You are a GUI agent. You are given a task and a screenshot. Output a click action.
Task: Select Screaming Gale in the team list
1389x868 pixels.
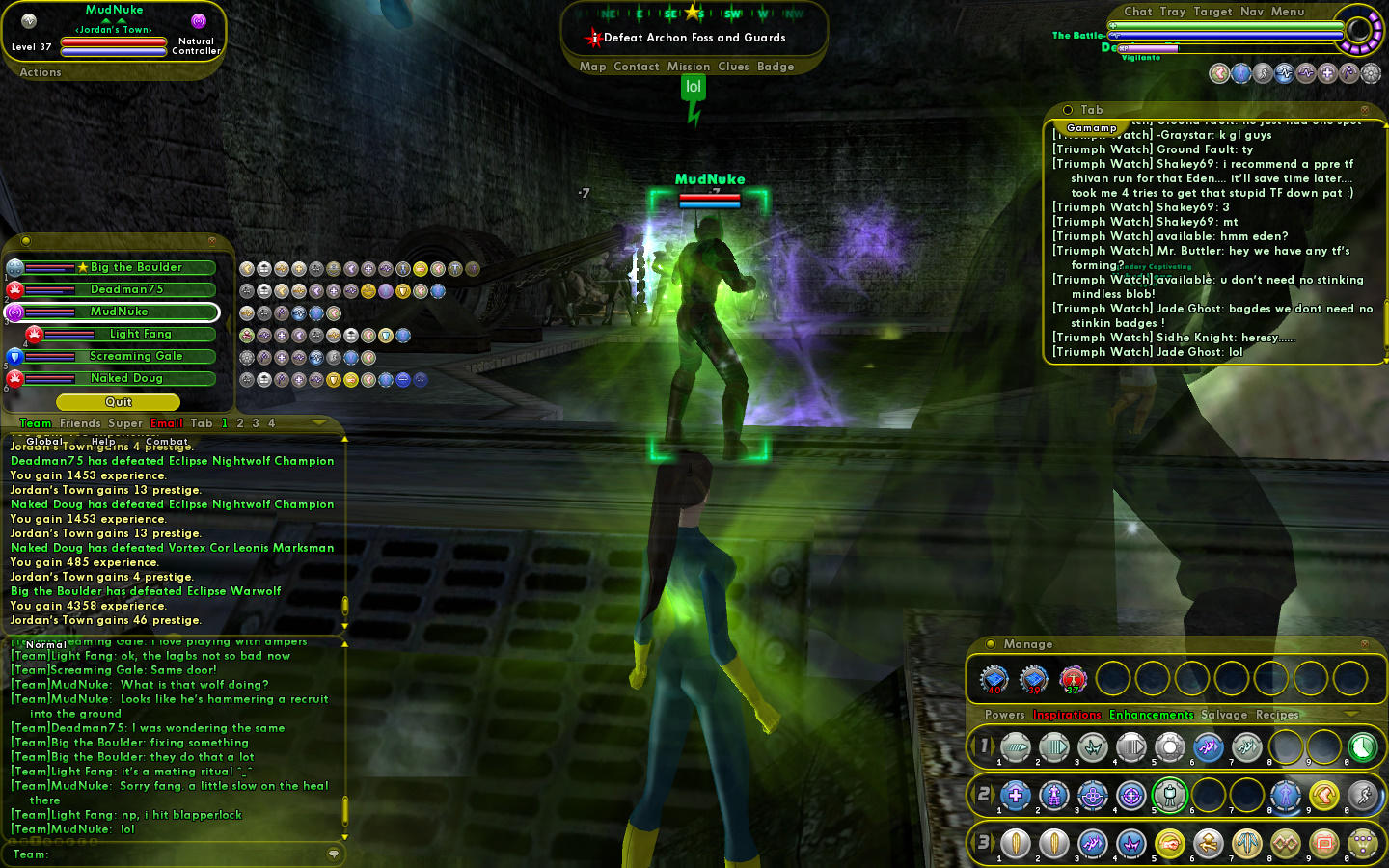136,356
